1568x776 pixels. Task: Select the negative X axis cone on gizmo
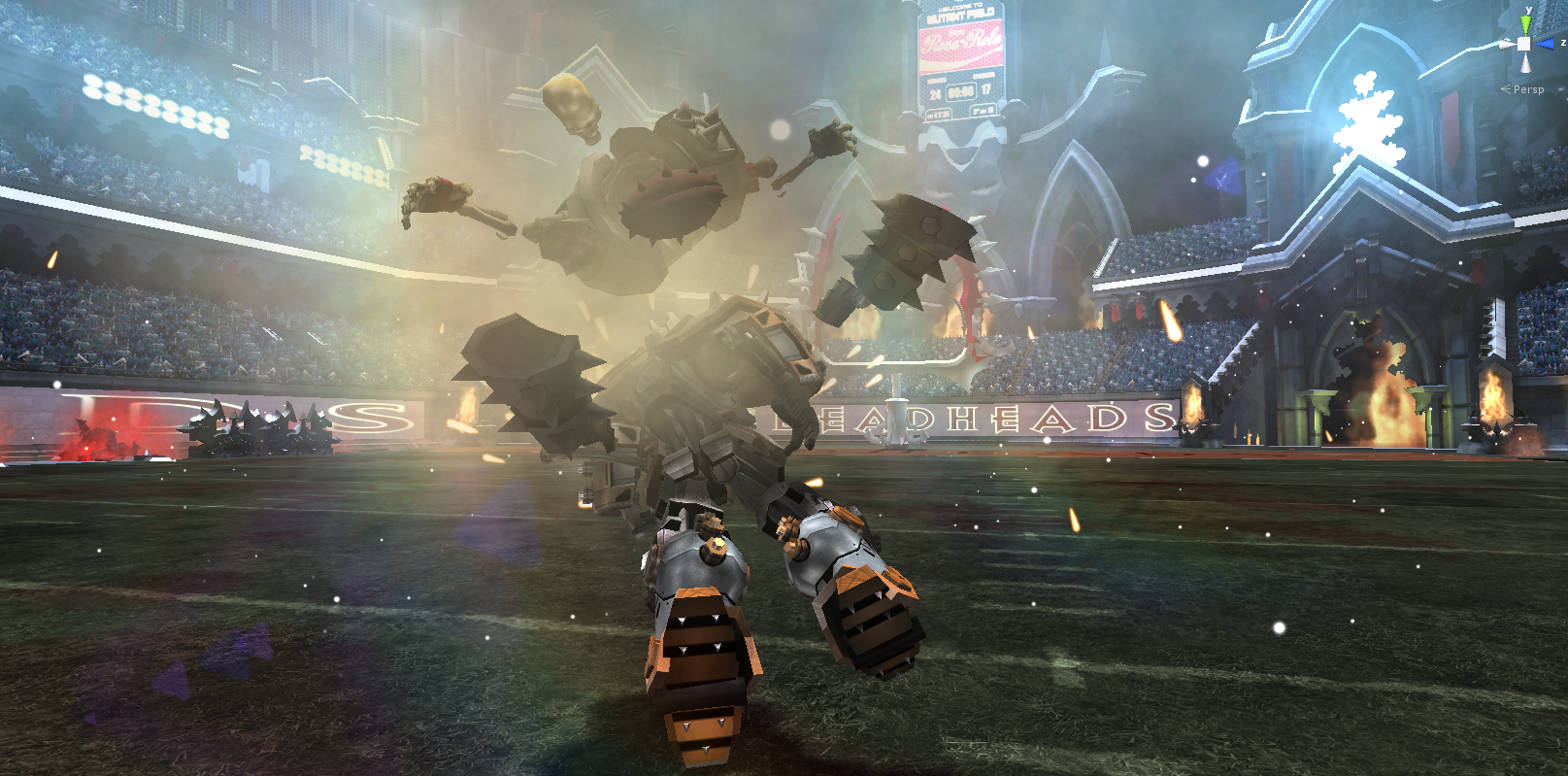pyautogui.click(x=1508, y=44)
